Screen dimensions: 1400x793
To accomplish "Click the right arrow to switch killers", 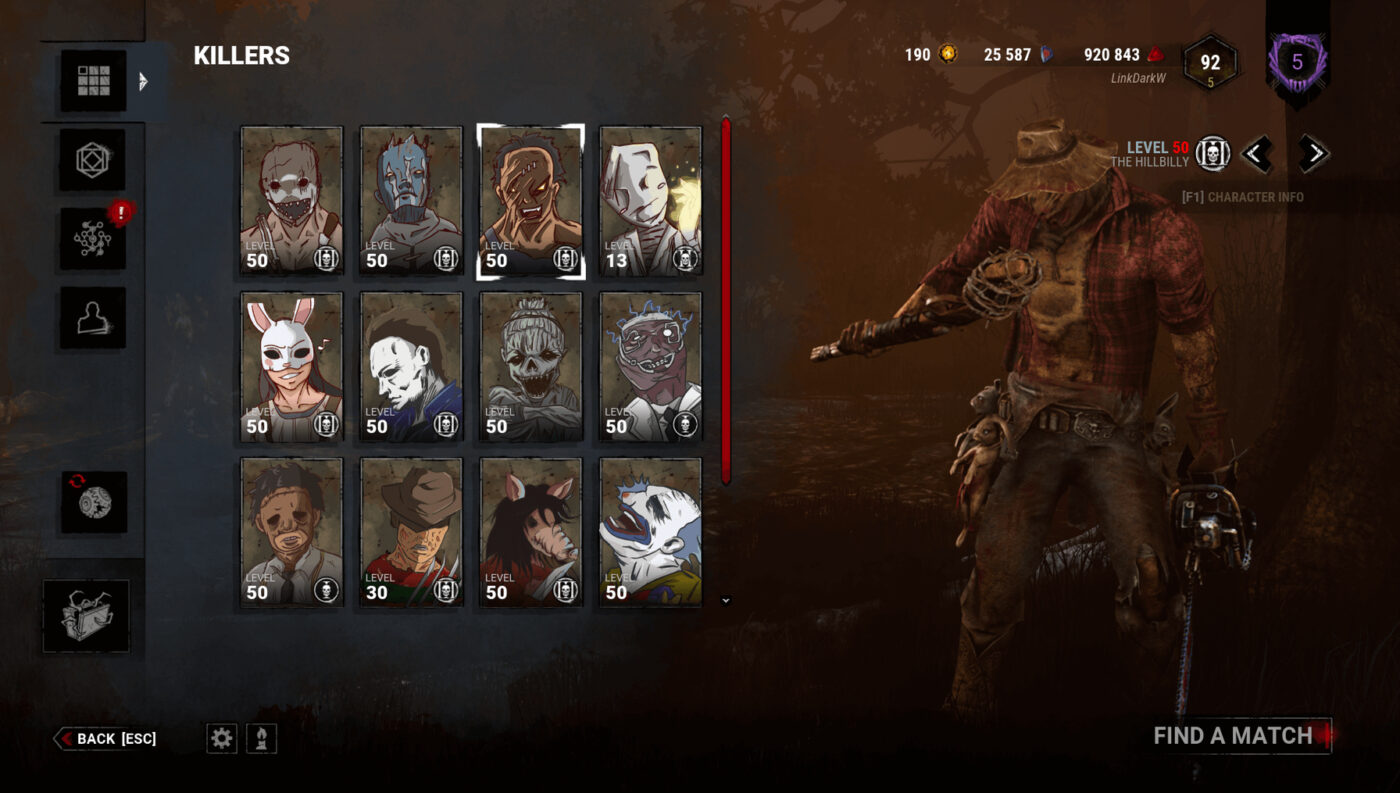I will pos(1314,154).
